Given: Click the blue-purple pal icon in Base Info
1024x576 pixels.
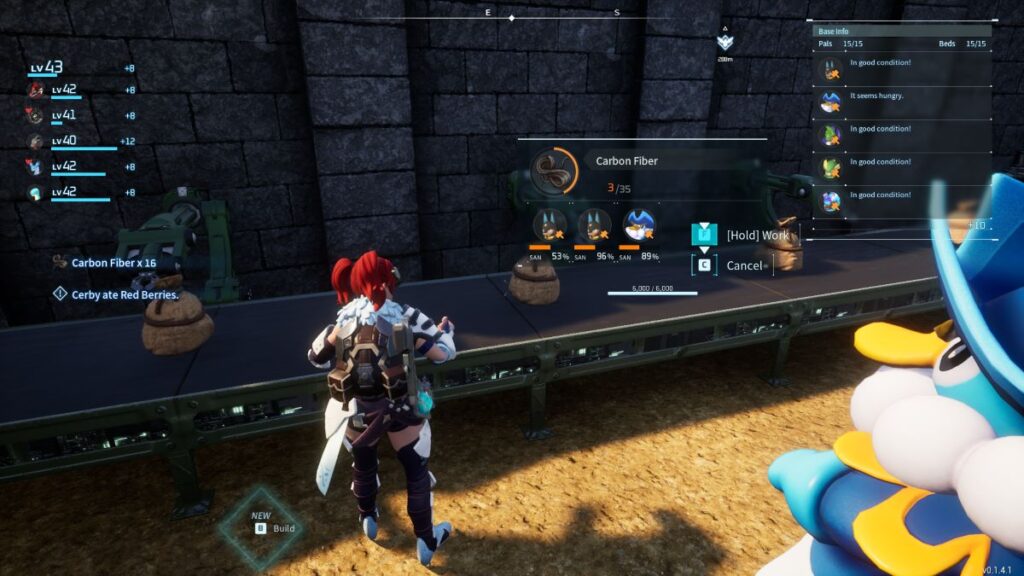Looking at the screenshot, I should click(830, 200).
